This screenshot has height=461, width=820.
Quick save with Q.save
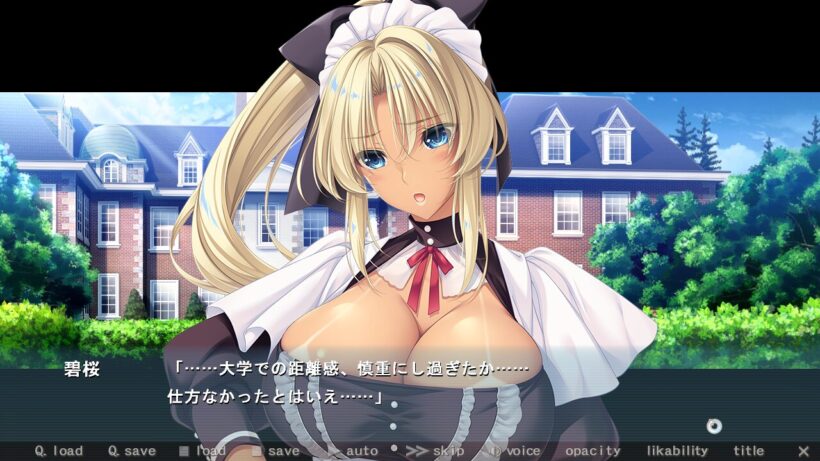click(132, 451)
